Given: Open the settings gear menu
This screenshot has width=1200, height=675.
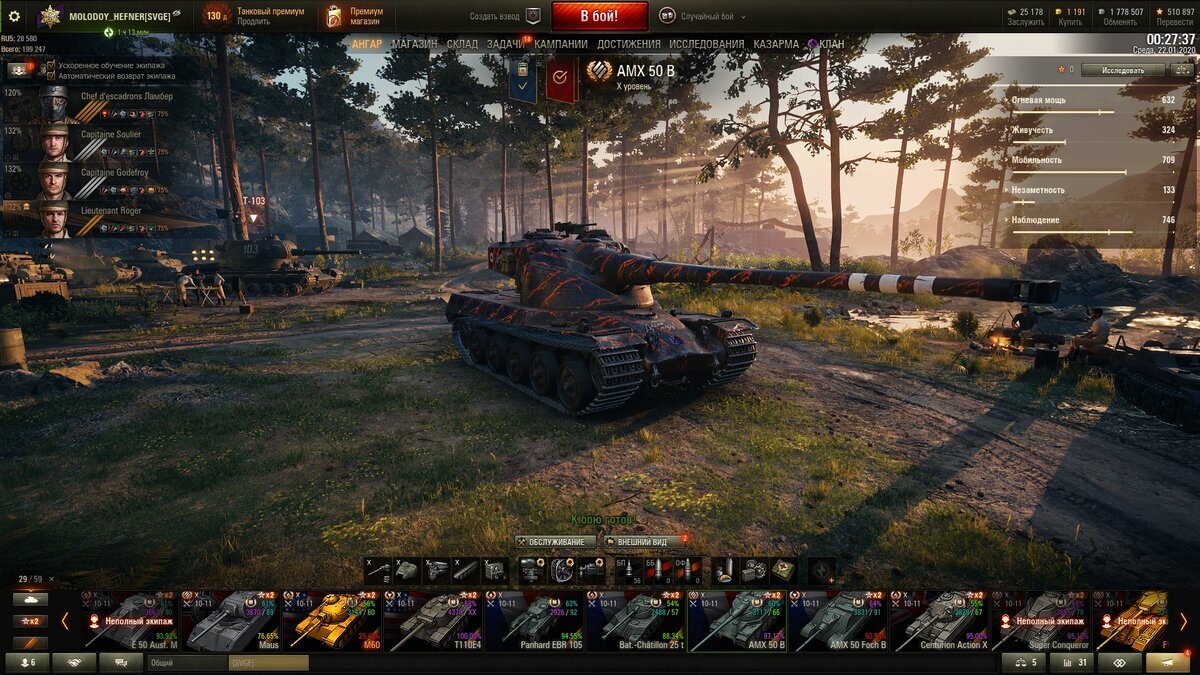Looking at the screenshot, I should click(x=14, y=16).
